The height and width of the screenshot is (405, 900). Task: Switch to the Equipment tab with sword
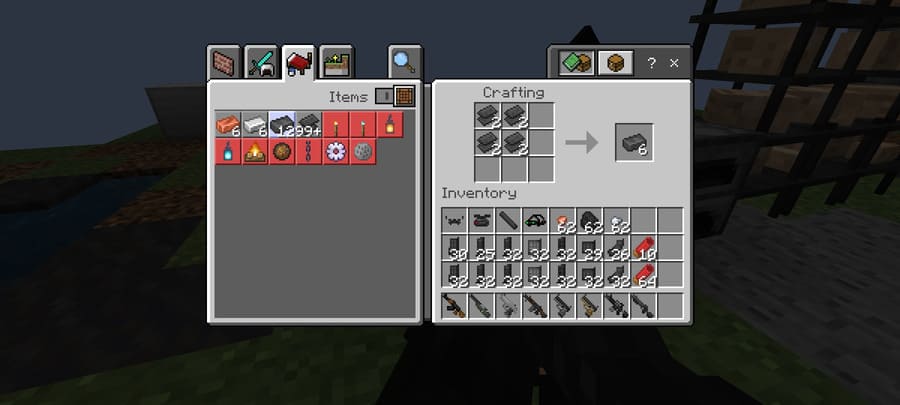[x=261, y=64]
